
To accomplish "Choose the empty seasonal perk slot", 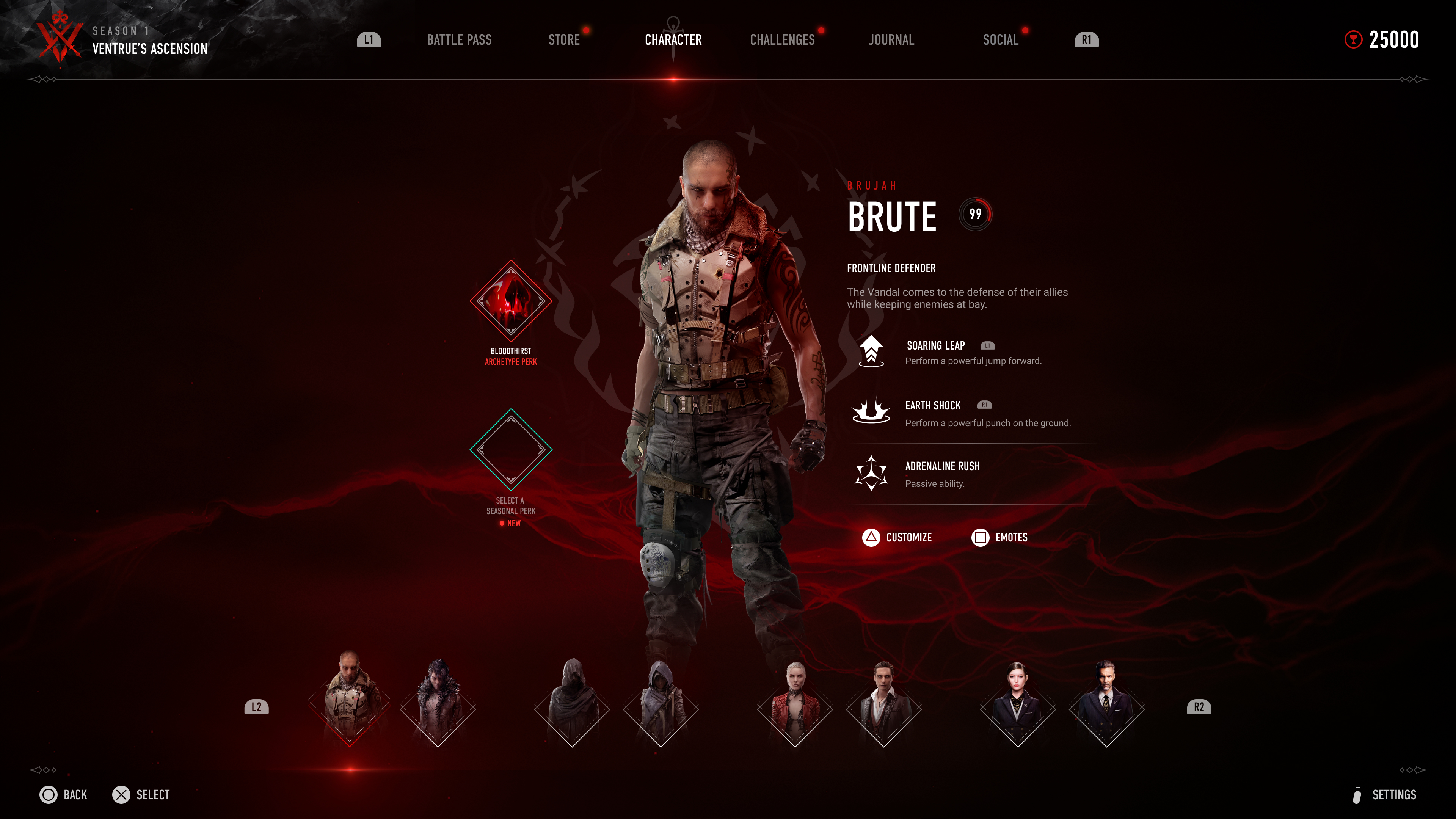I will (x=510, y=449).
